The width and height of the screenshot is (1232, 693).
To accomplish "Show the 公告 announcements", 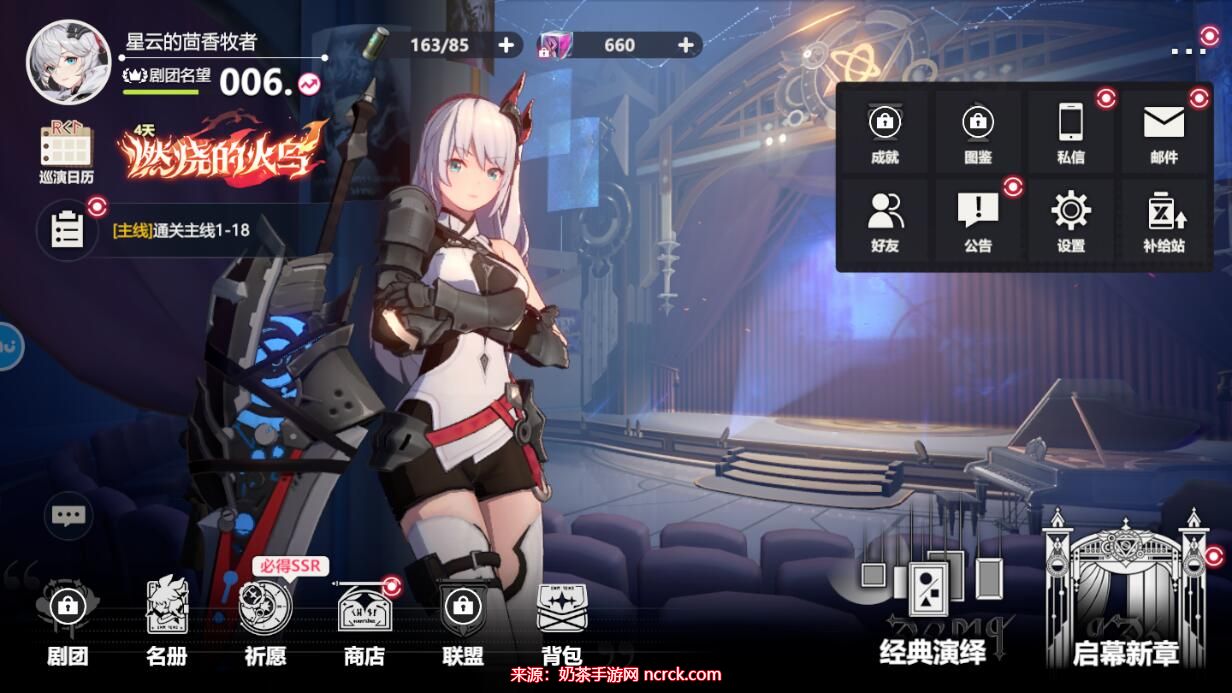I will click(x=977, y=221).
